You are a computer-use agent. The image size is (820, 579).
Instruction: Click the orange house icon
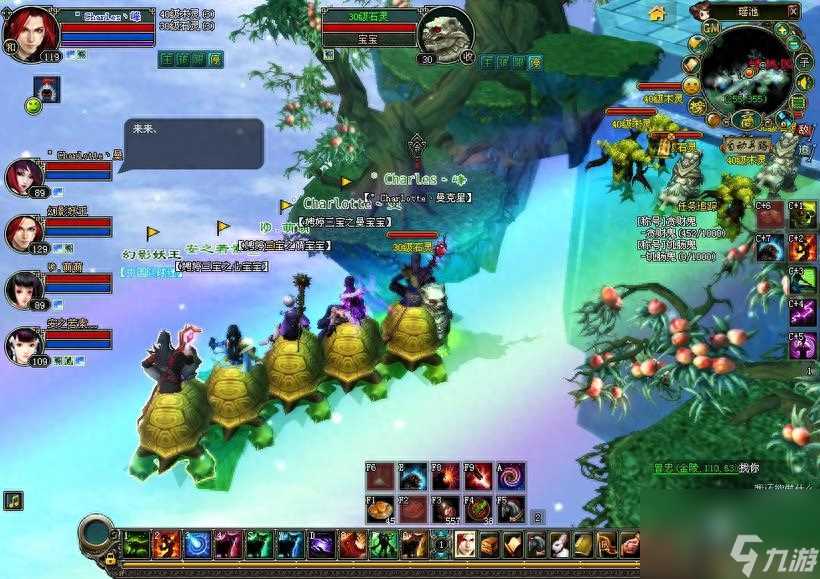click(657, 13)
